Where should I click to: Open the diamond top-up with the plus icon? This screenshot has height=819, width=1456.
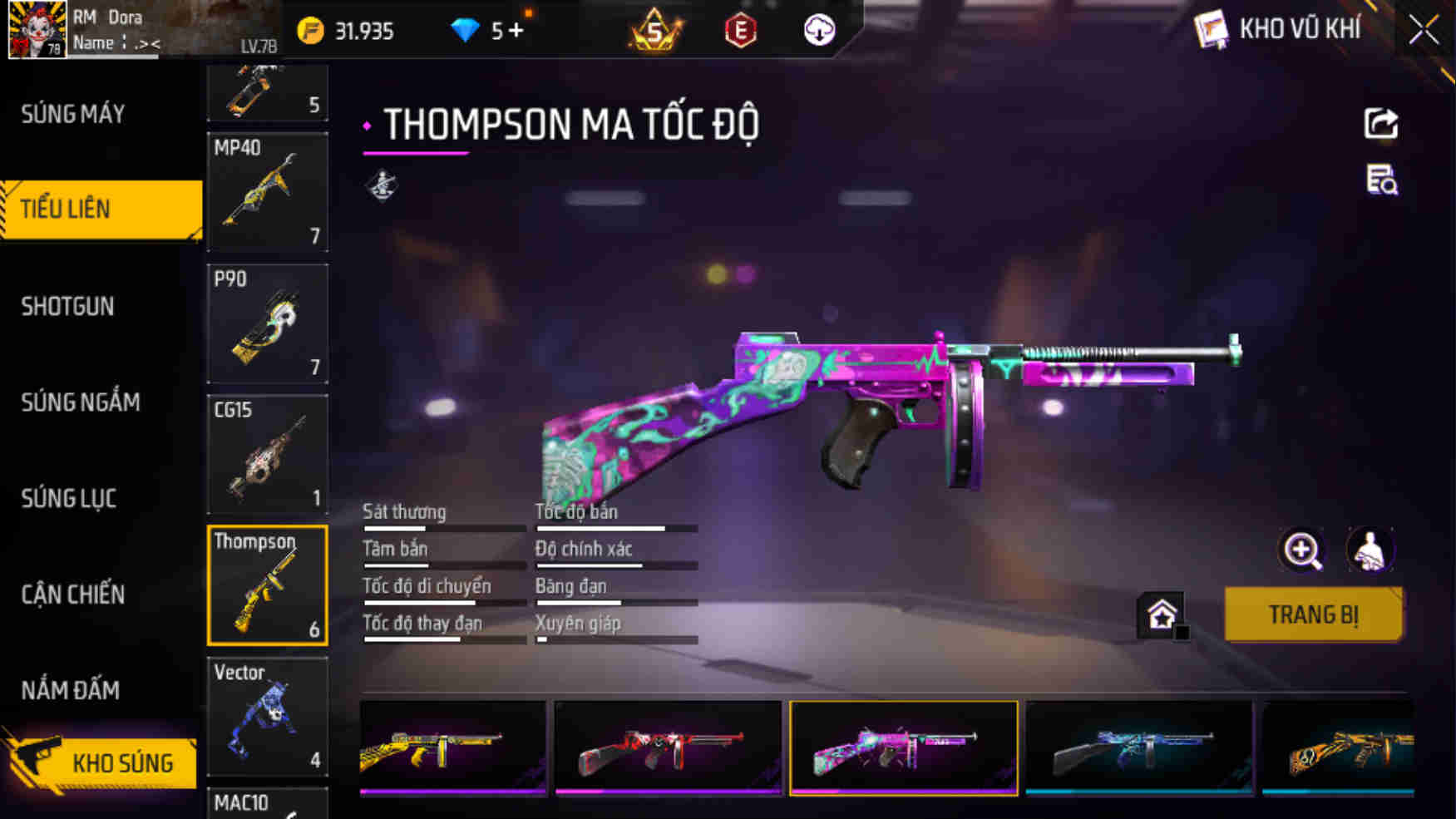point(516,29)
